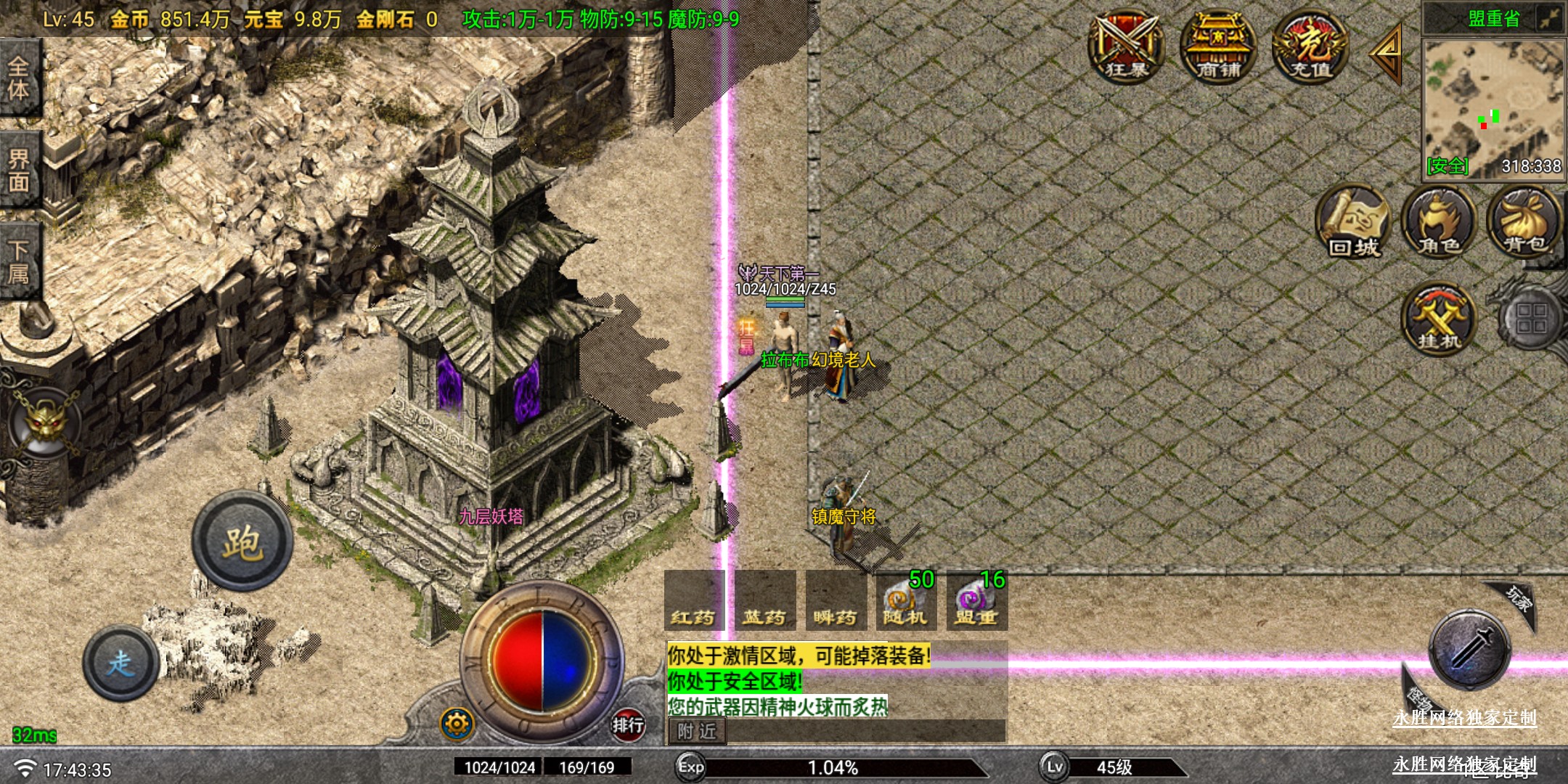Select the 界面 tab
The image size is (1568, 784).
tap(20, 171)
